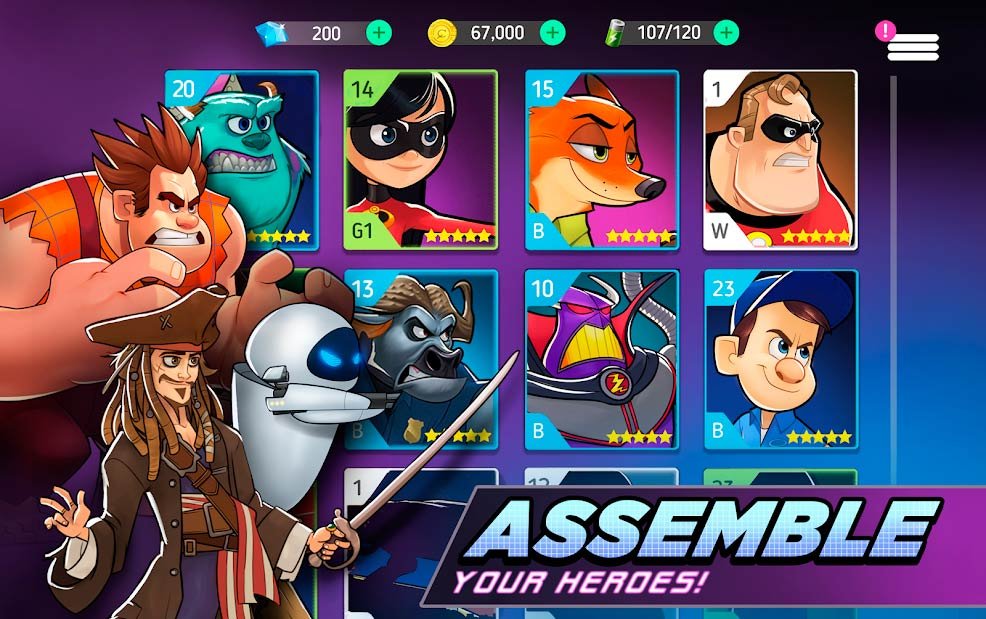Image resolution: width=986 pixels, height=619 pixels.
Task: Open the Mr. Incredible hero card
Action: point(780,159)
